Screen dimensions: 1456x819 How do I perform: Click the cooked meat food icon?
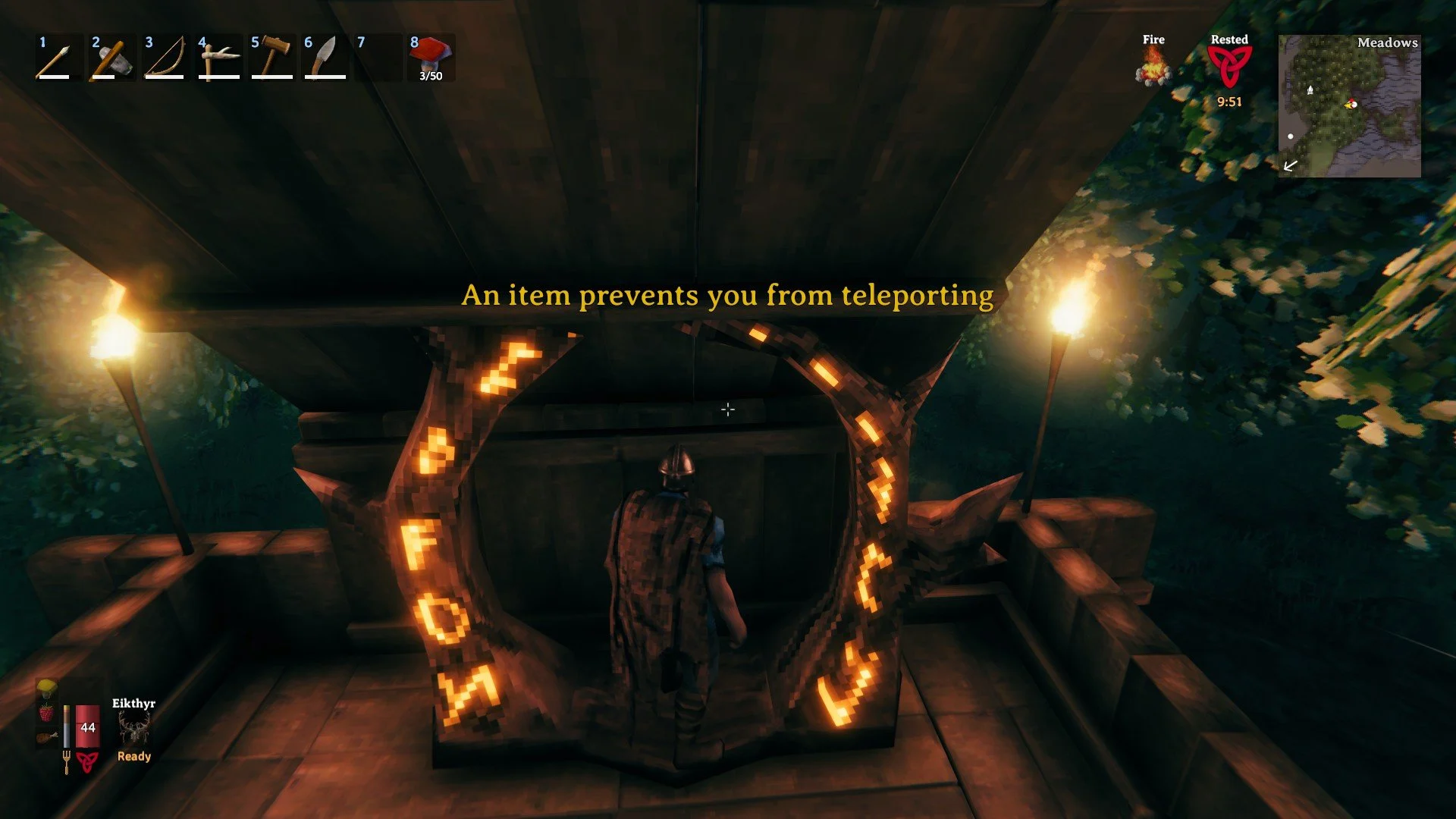pos(47,736)
